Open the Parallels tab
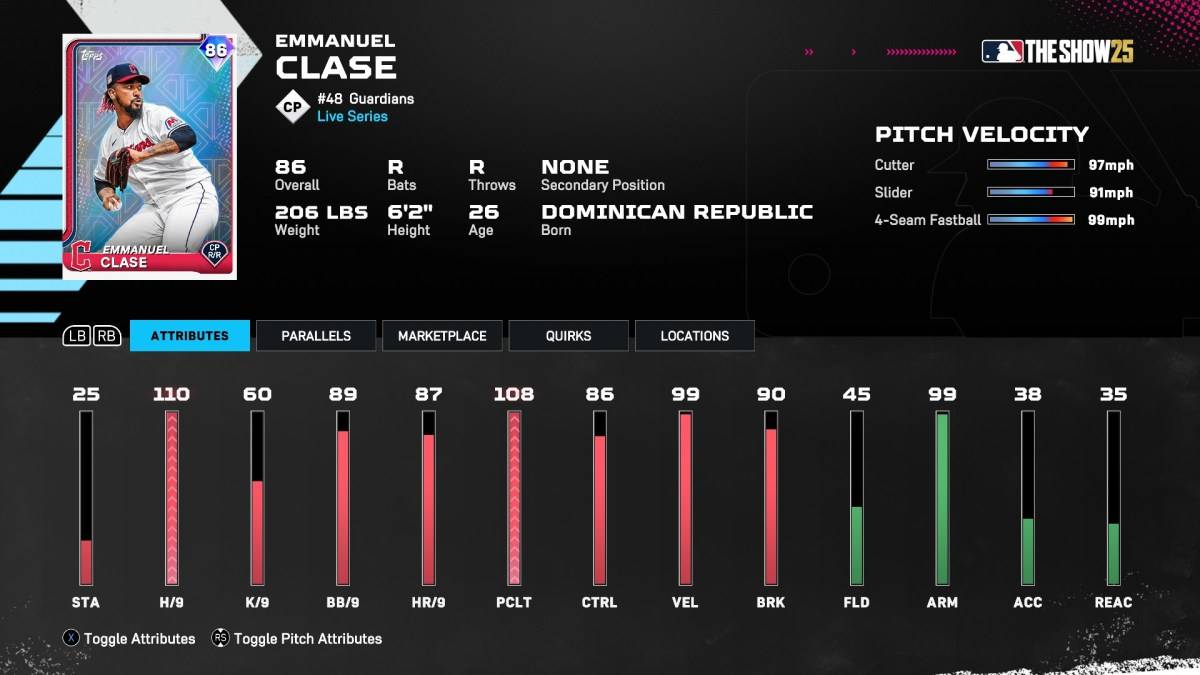This screenshot has width=1200, height=675. coord(316,336)
